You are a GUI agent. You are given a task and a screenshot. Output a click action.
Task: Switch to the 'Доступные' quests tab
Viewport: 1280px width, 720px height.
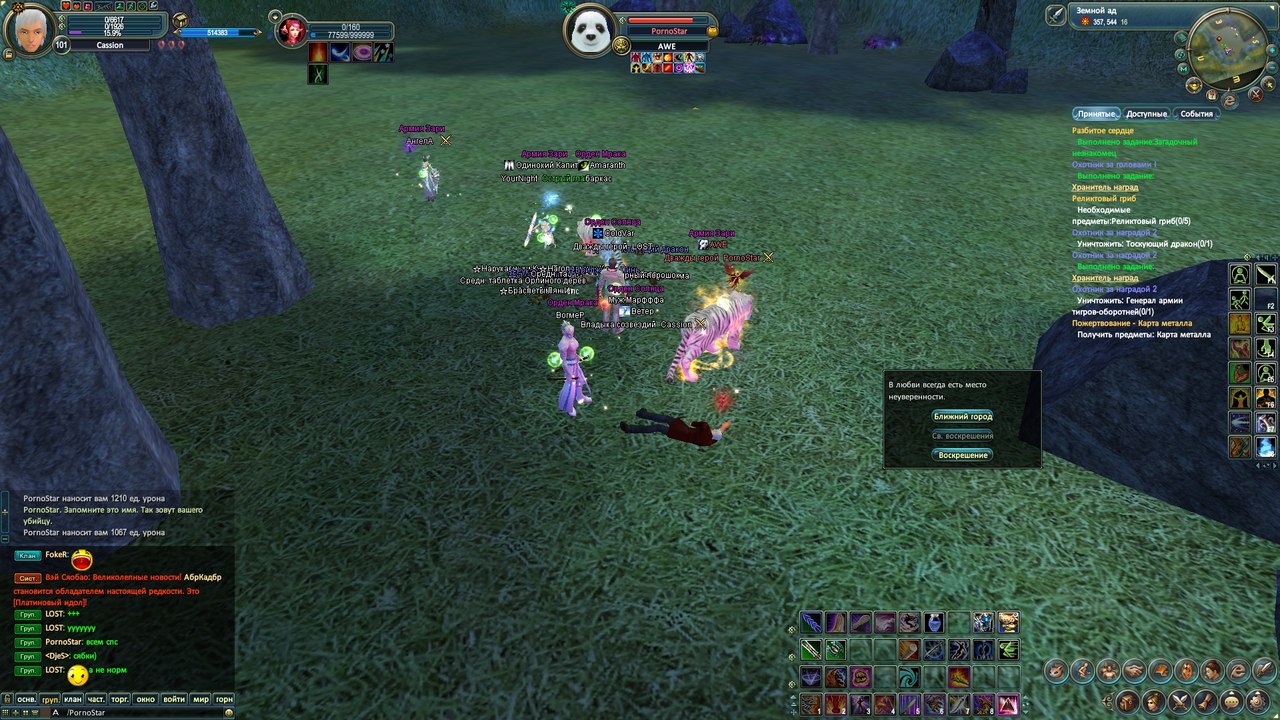[1146, 114]
